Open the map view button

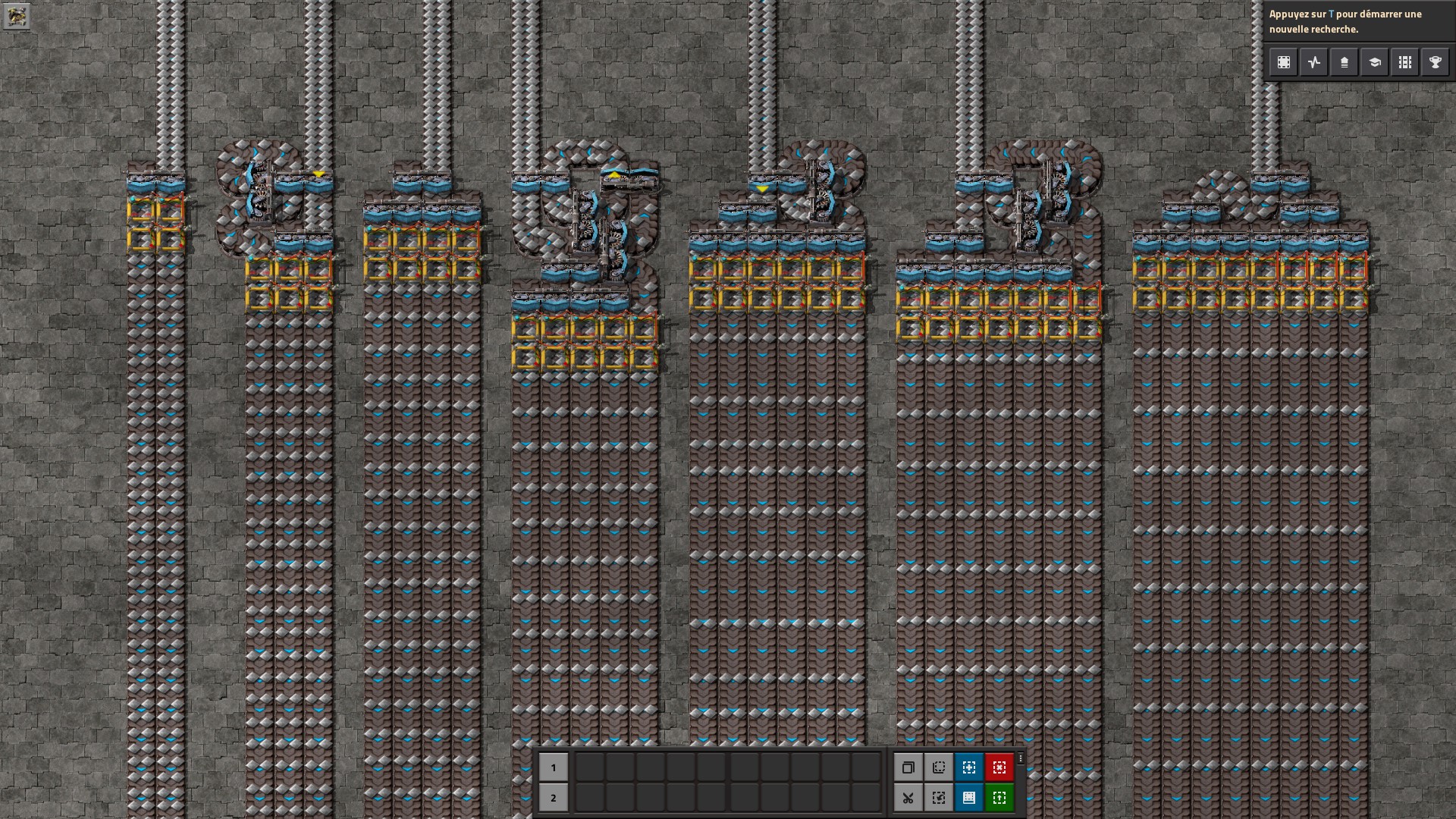(1284, 62)
